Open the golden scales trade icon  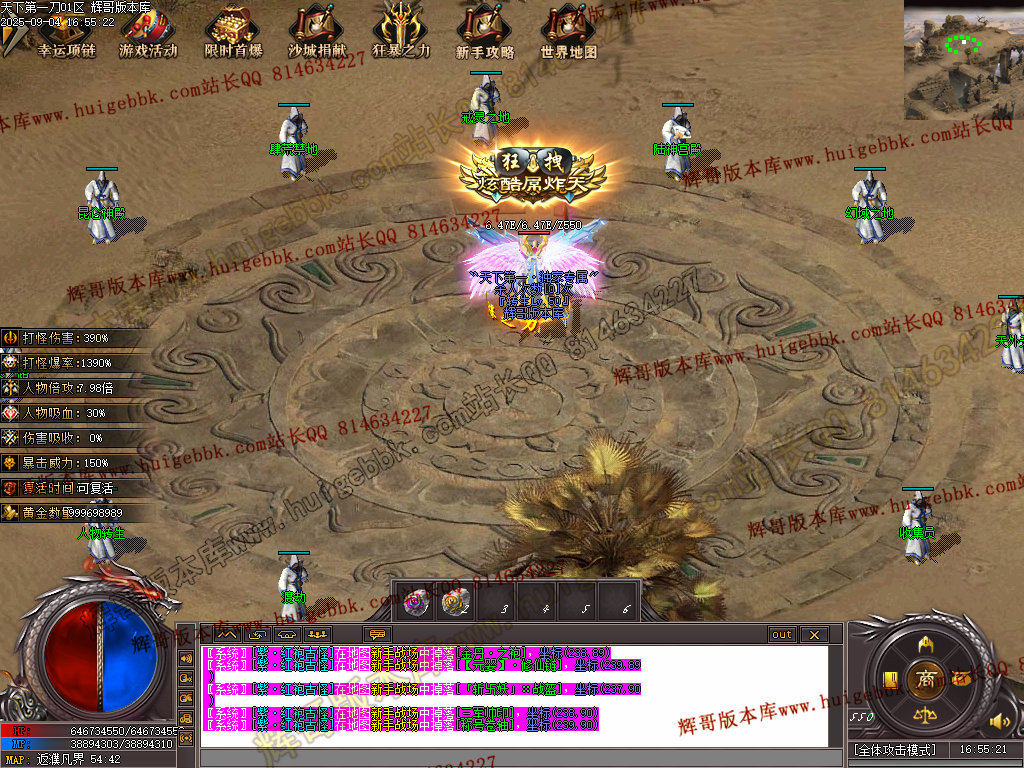click(x=925, y=715)
